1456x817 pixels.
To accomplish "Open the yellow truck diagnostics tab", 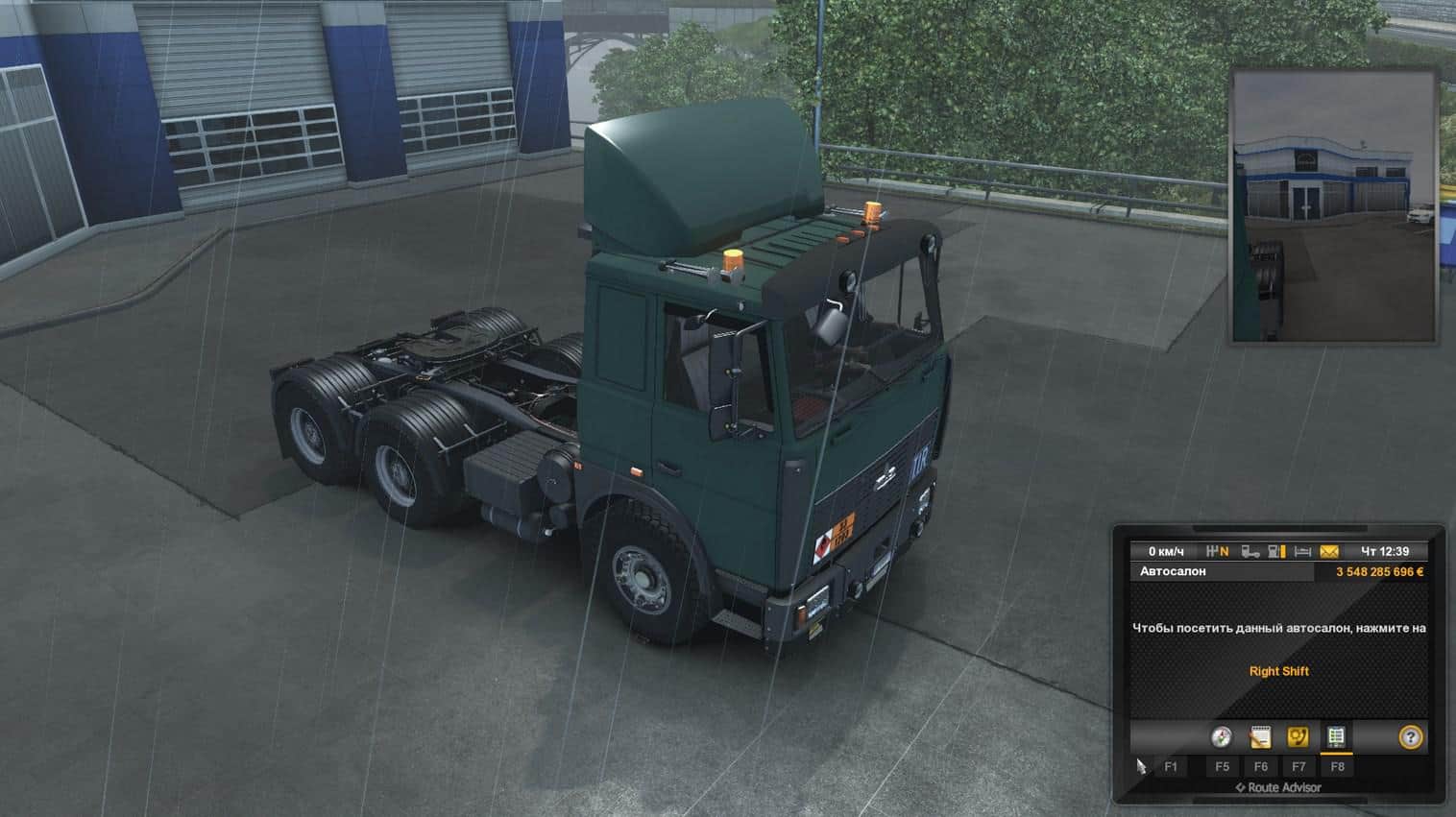I will pyautogui.click(x=1298, y=737).
